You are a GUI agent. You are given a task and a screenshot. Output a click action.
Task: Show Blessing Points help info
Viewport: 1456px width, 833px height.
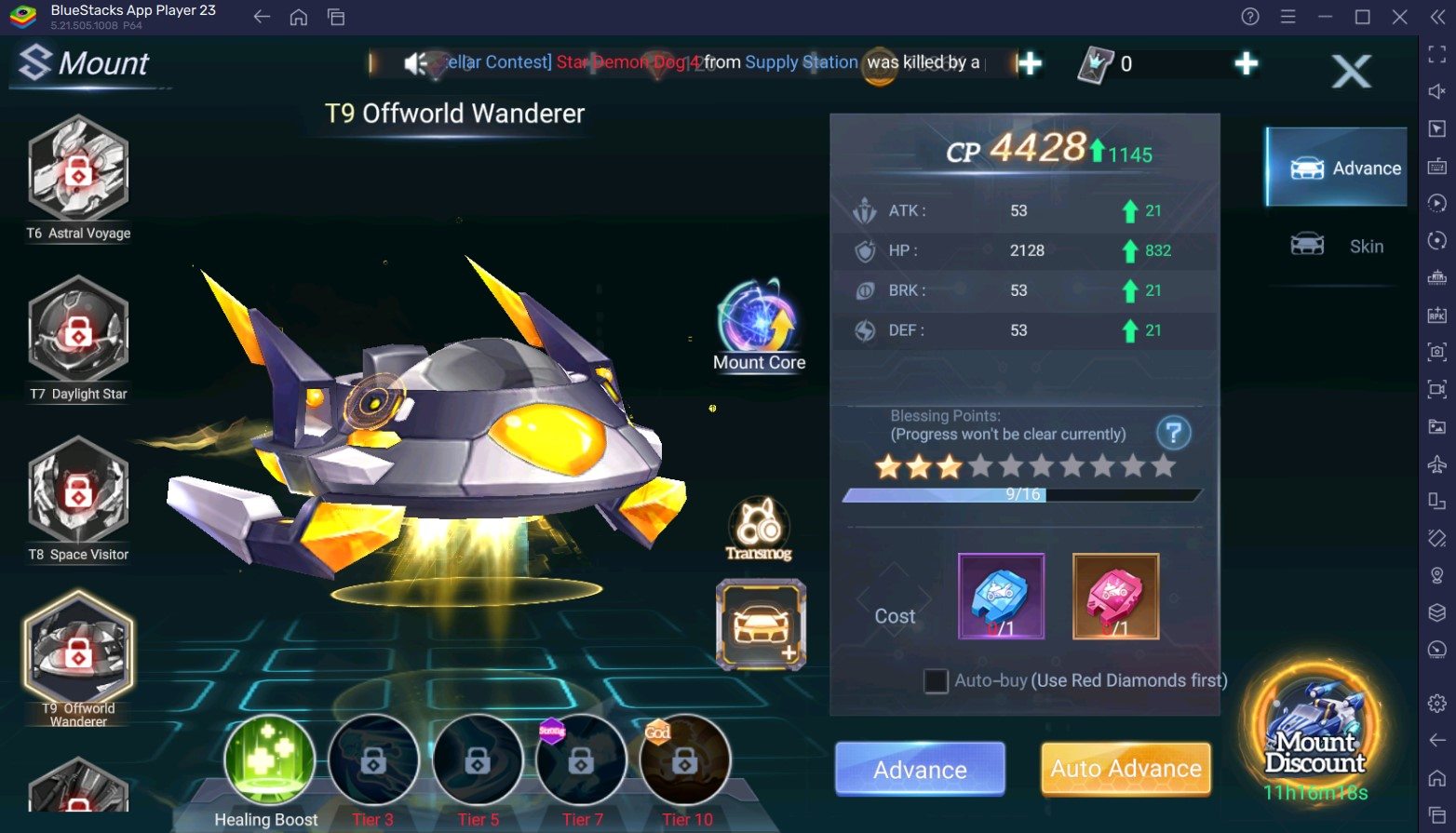point(1173,433)
